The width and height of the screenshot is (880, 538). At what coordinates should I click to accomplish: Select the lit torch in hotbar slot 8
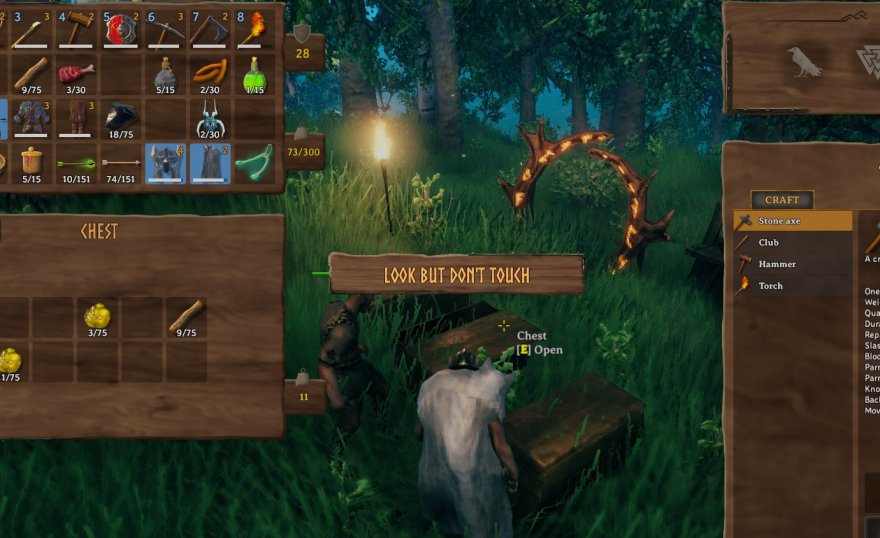[x=255, y=29]
